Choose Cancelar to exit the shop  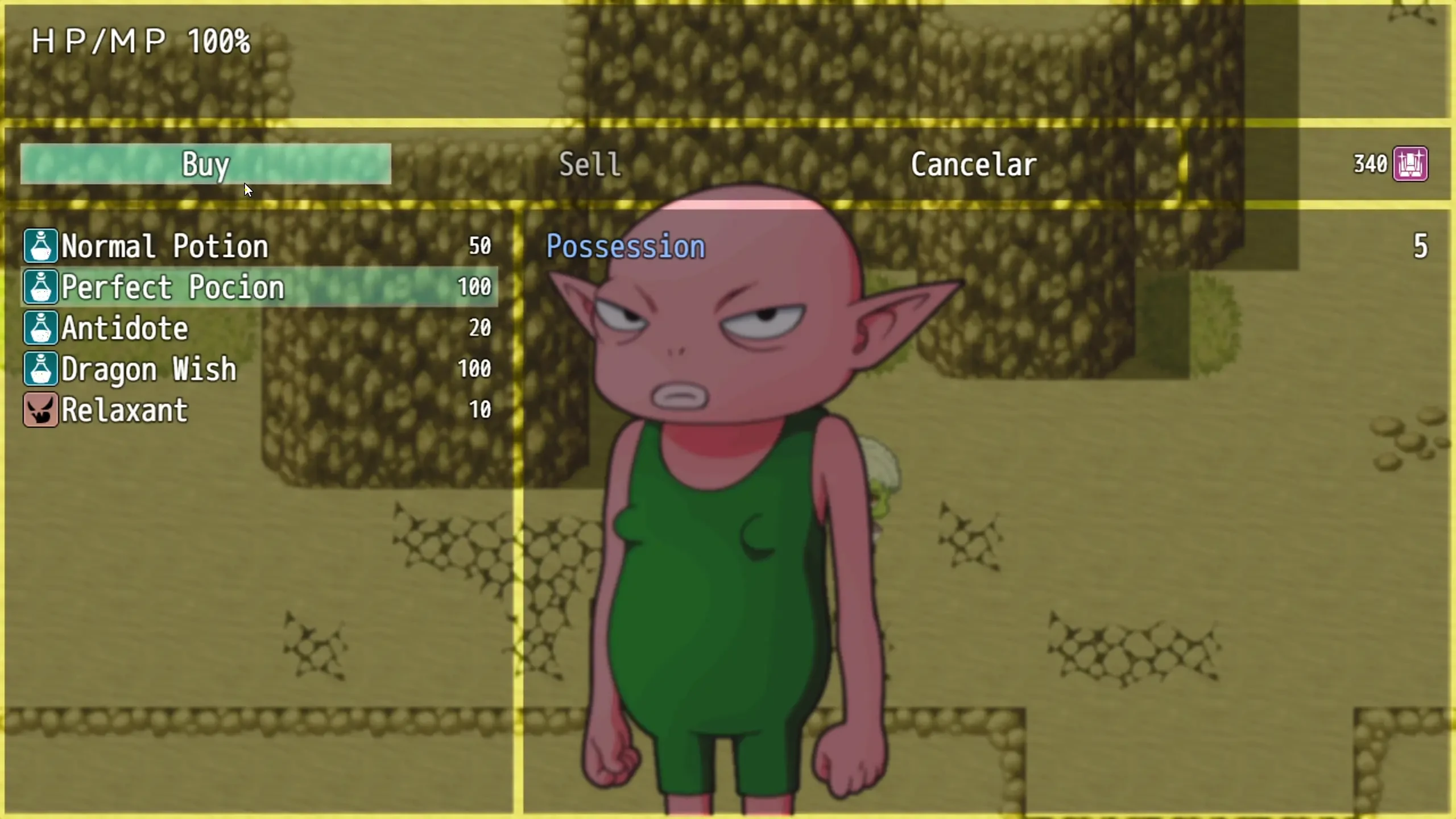(x=973, y=165)
